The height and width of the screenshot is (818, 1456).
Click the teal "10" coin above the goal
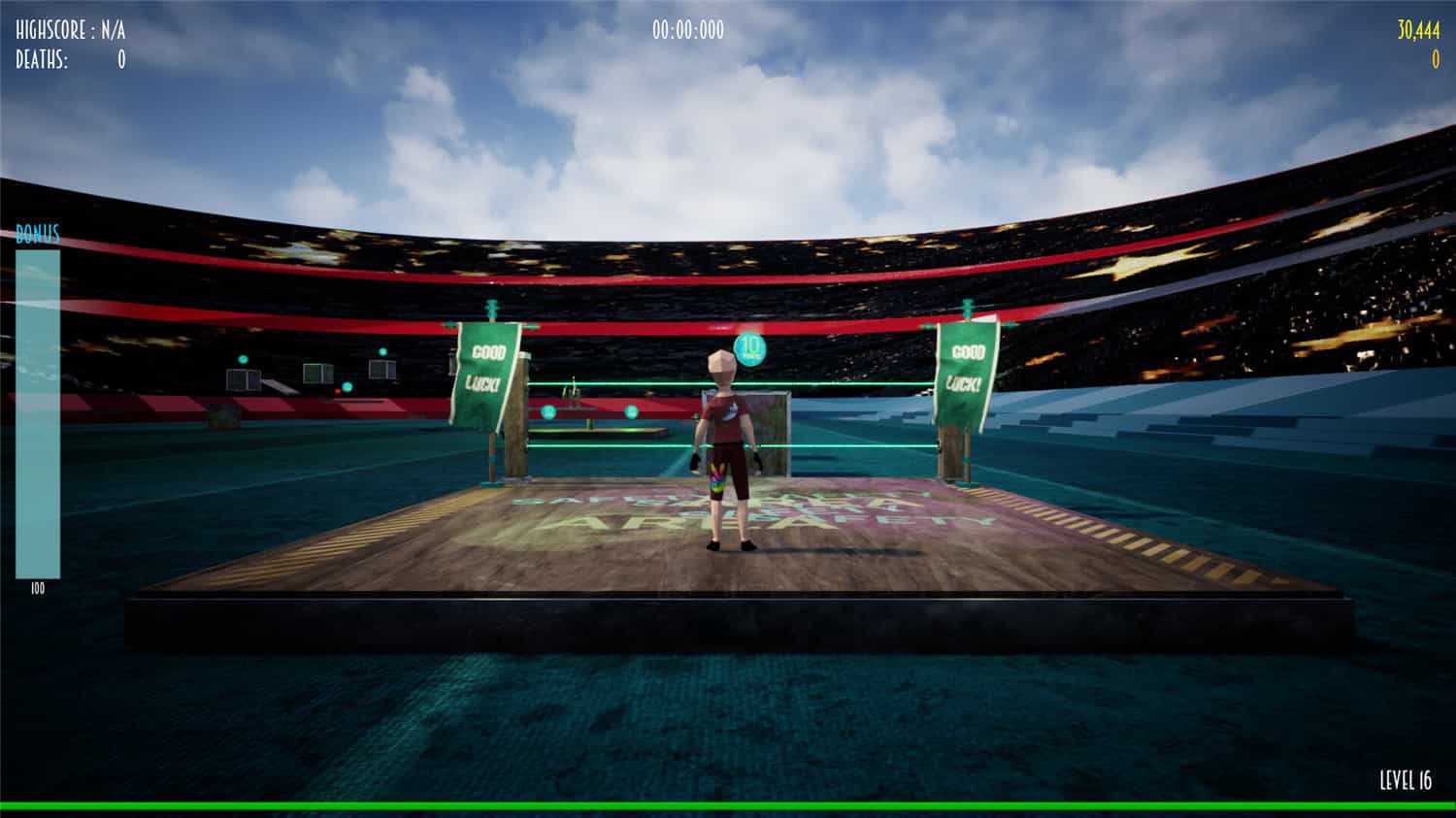pos(752,347)
